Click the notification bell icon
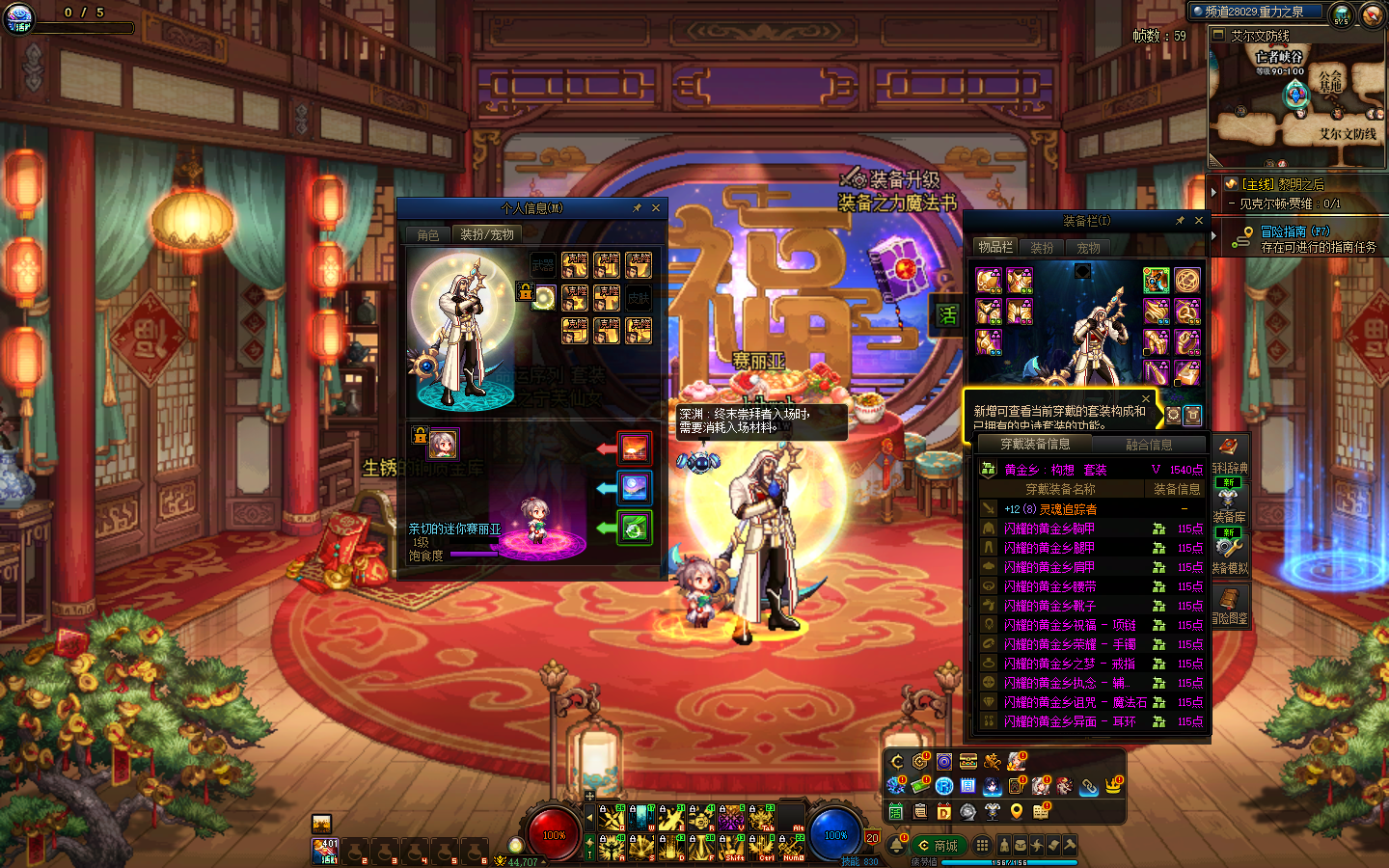The width and height of the screenshot is (1389, 868). 897,846
